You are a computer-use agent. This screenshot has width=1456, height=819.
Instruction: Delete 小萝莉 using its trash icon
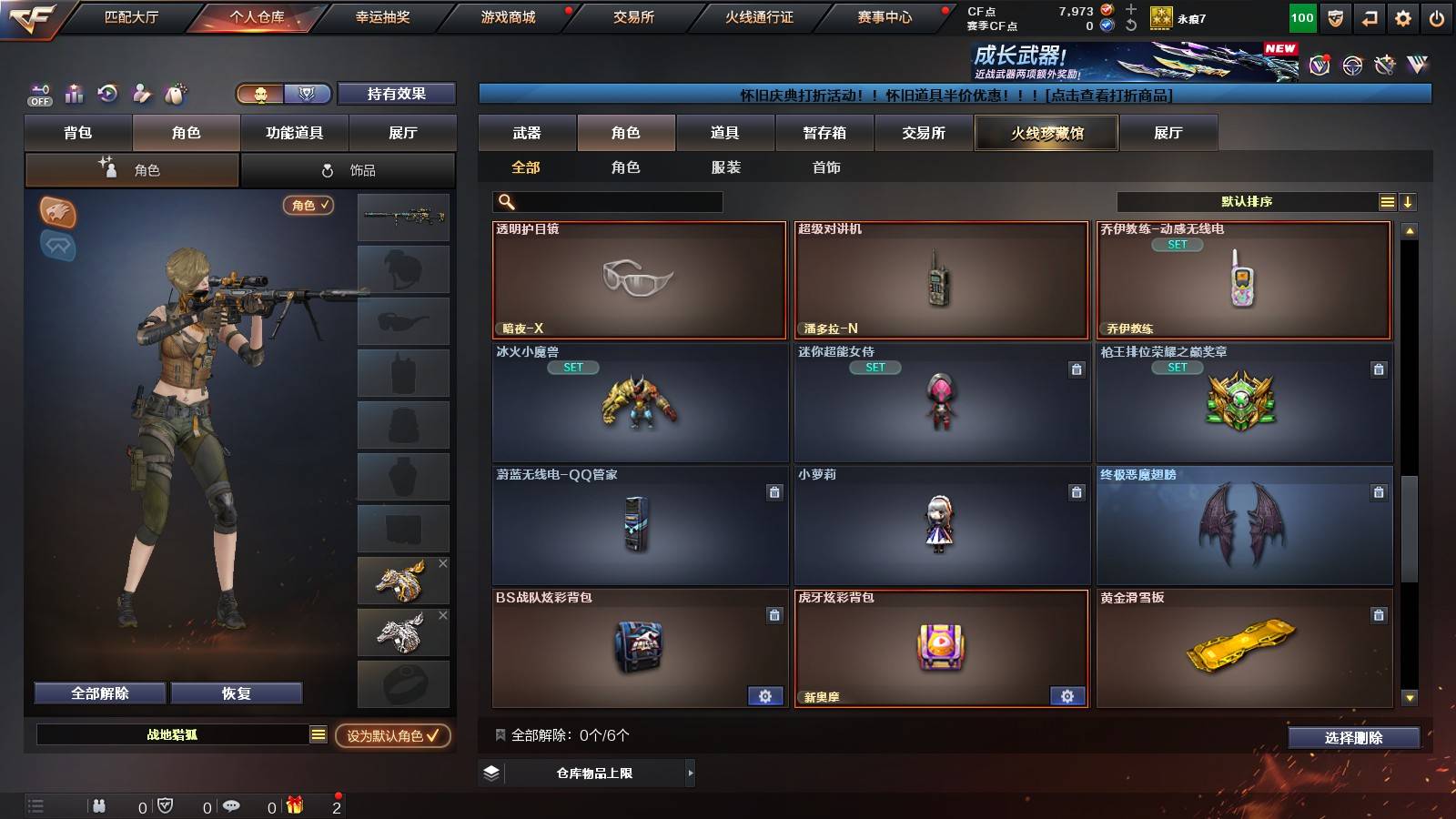click(x=1077, y=490)
